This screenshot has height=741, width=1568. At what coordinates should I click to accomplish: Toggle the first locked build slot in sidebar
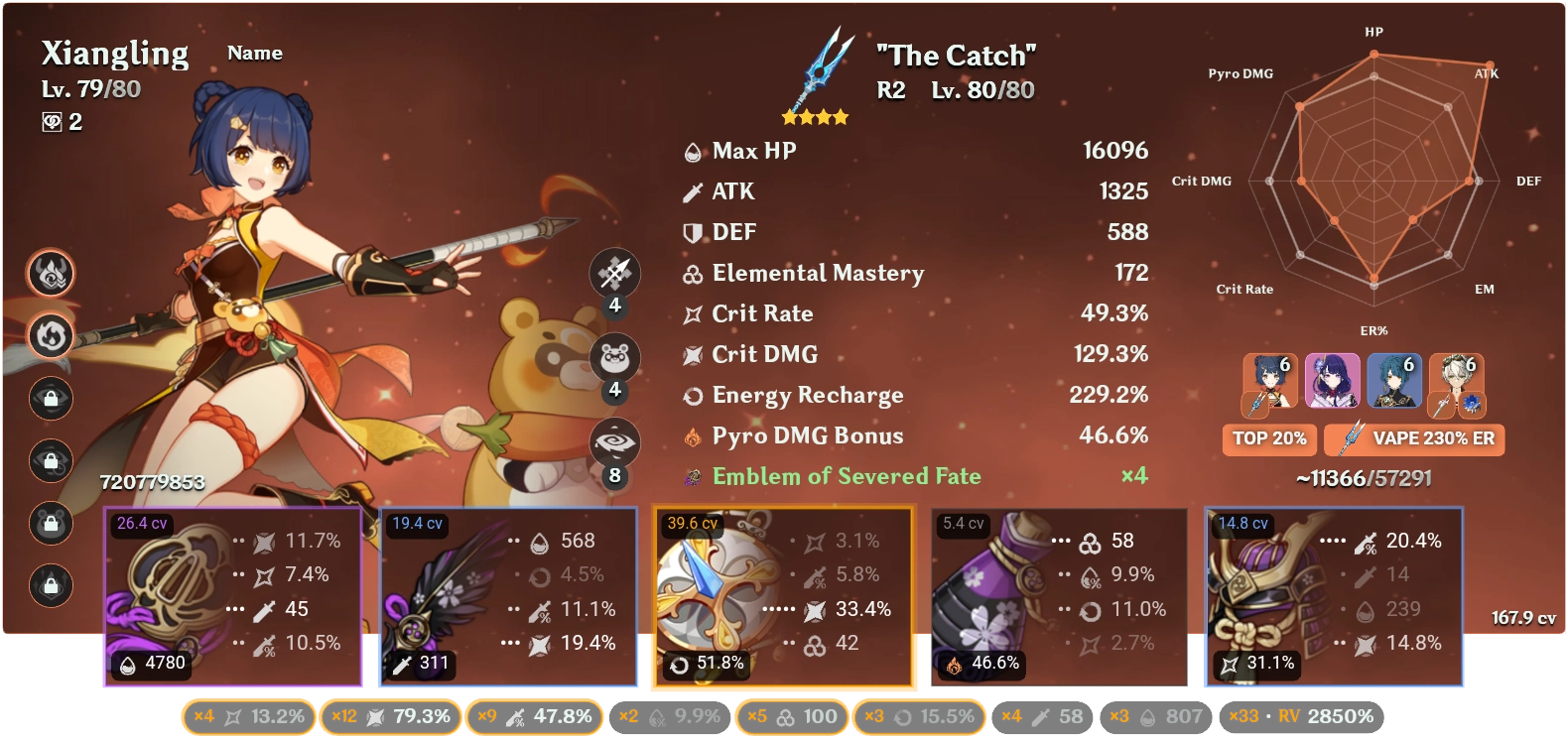[51, 398]
